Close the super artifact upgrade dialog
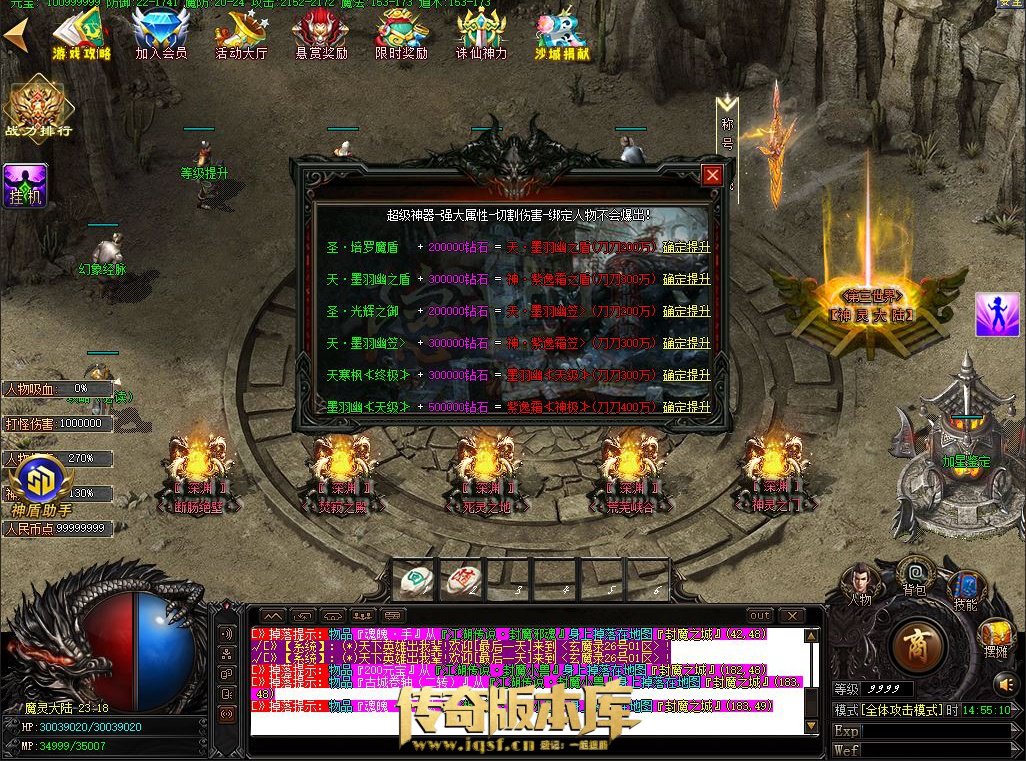 tap(712, 176)
